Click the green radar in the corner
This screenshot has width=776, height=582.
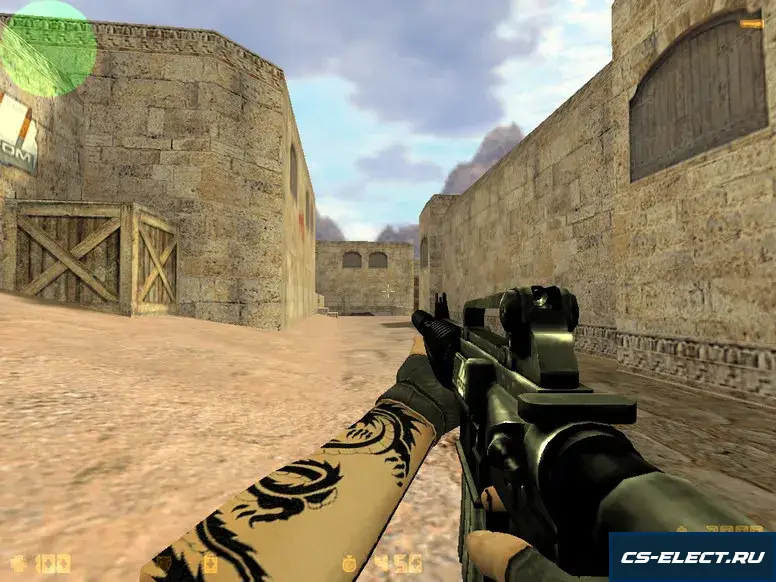[47, 48]
